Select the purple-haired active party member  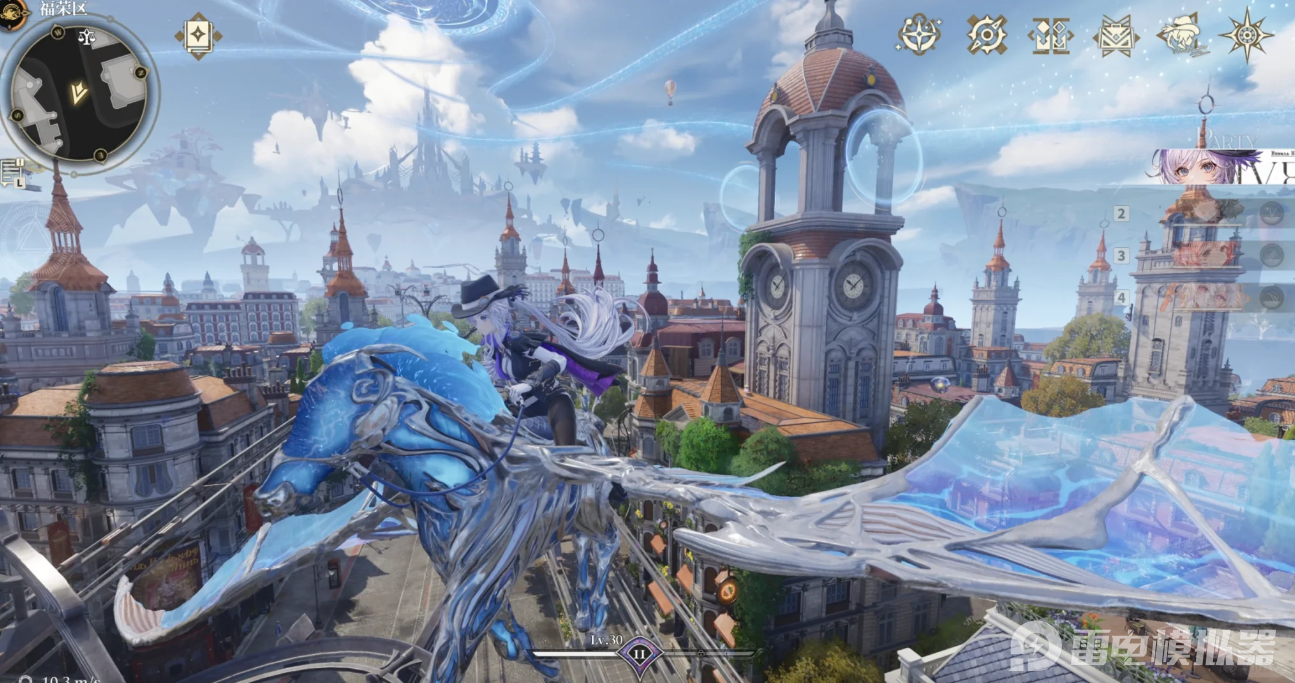pos(1200,167)
